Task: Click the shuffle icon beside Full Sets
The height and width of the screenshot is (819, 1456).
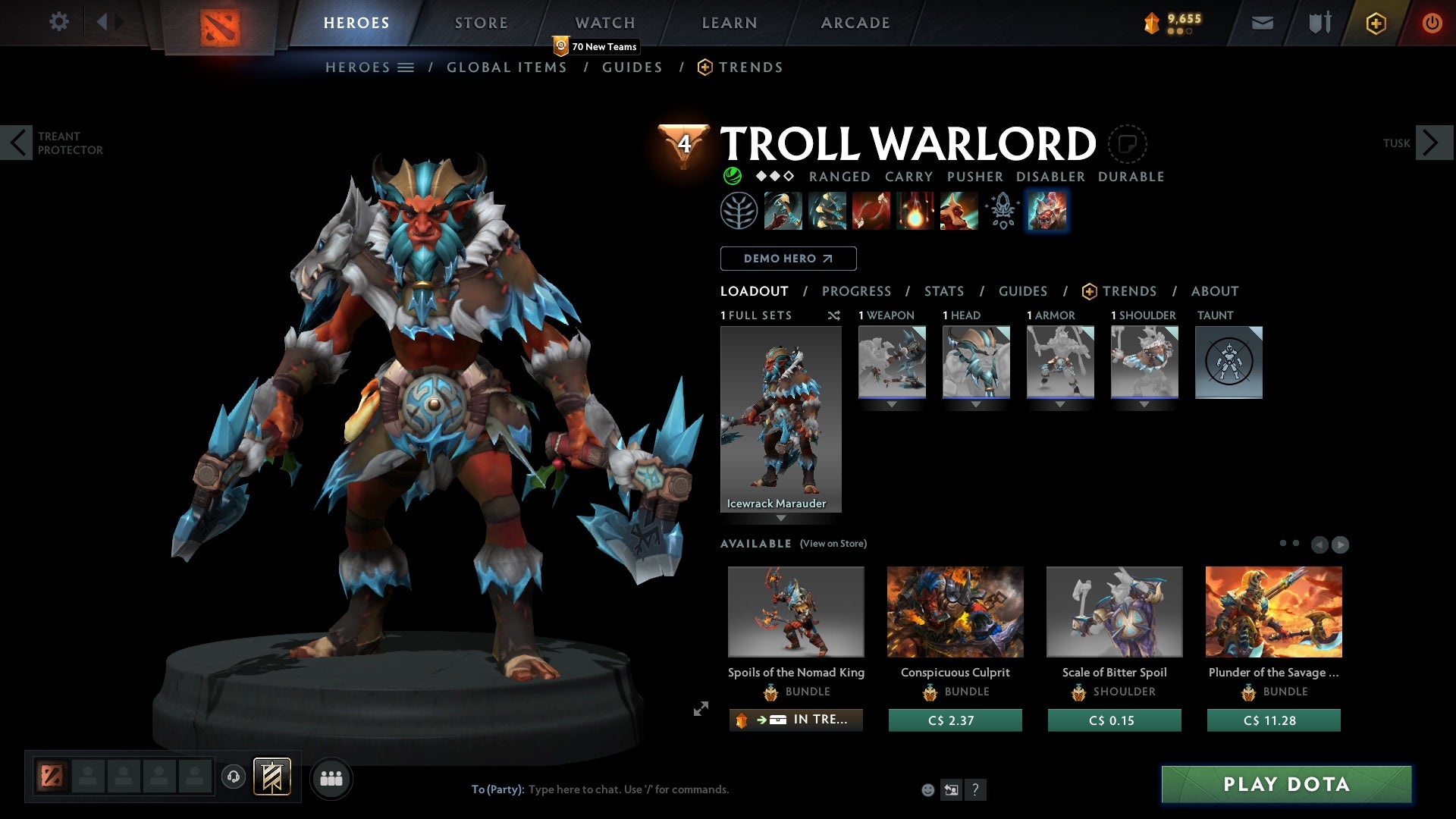Action: [834, 315]
